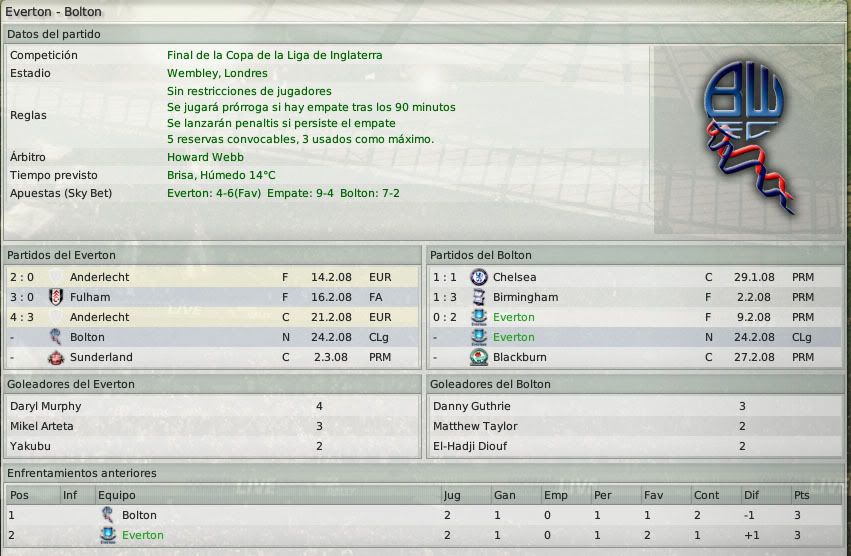Select Chelsea in Bolton's match list
This screenshot has width=851, height=556.
[514, 277]
